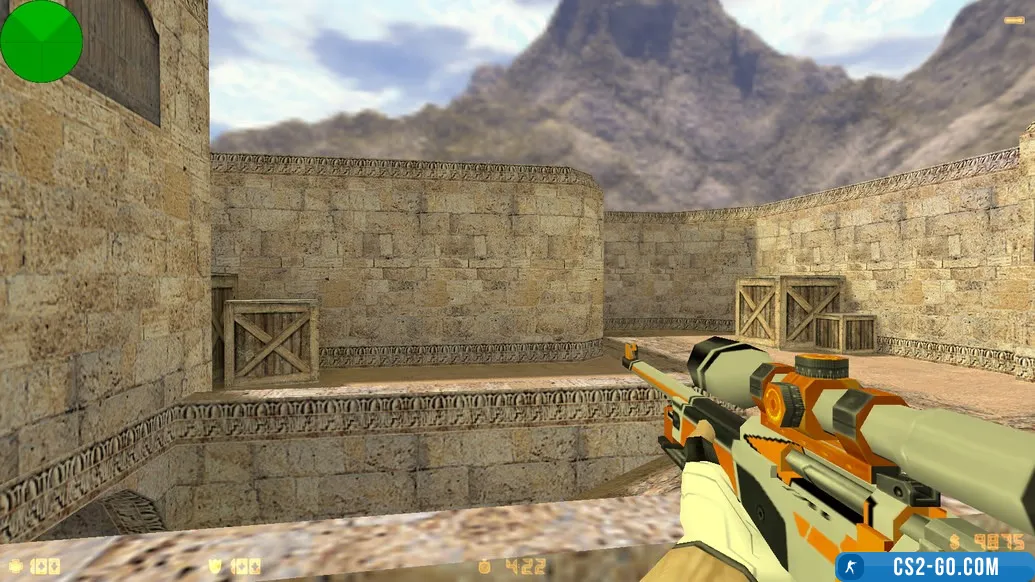This screenshot has width=1035, height=582.
Task: Open the CS2-GO.COM watermark link
Action: click(934, 567)
